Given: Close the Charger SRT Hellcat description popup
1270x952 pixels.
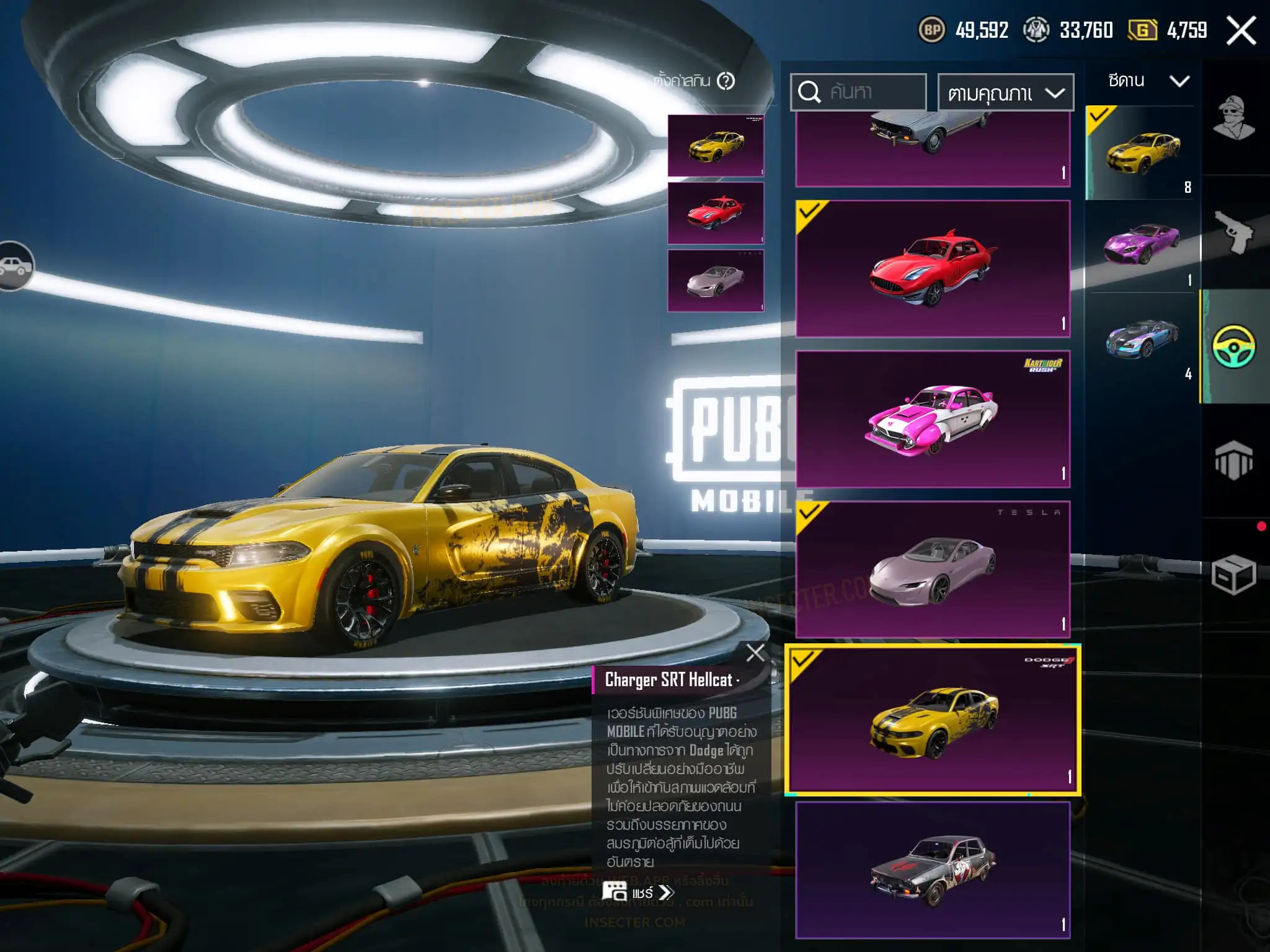Looking at the screenshot, I should [755, 653].
